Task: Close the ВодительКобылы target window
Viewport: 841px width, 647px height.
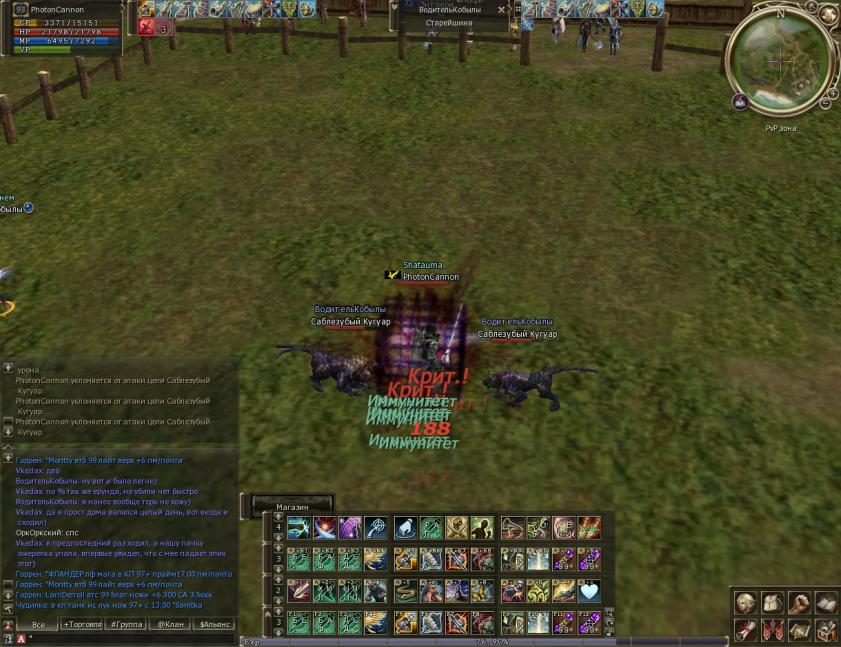Action: tap(502, 9)
